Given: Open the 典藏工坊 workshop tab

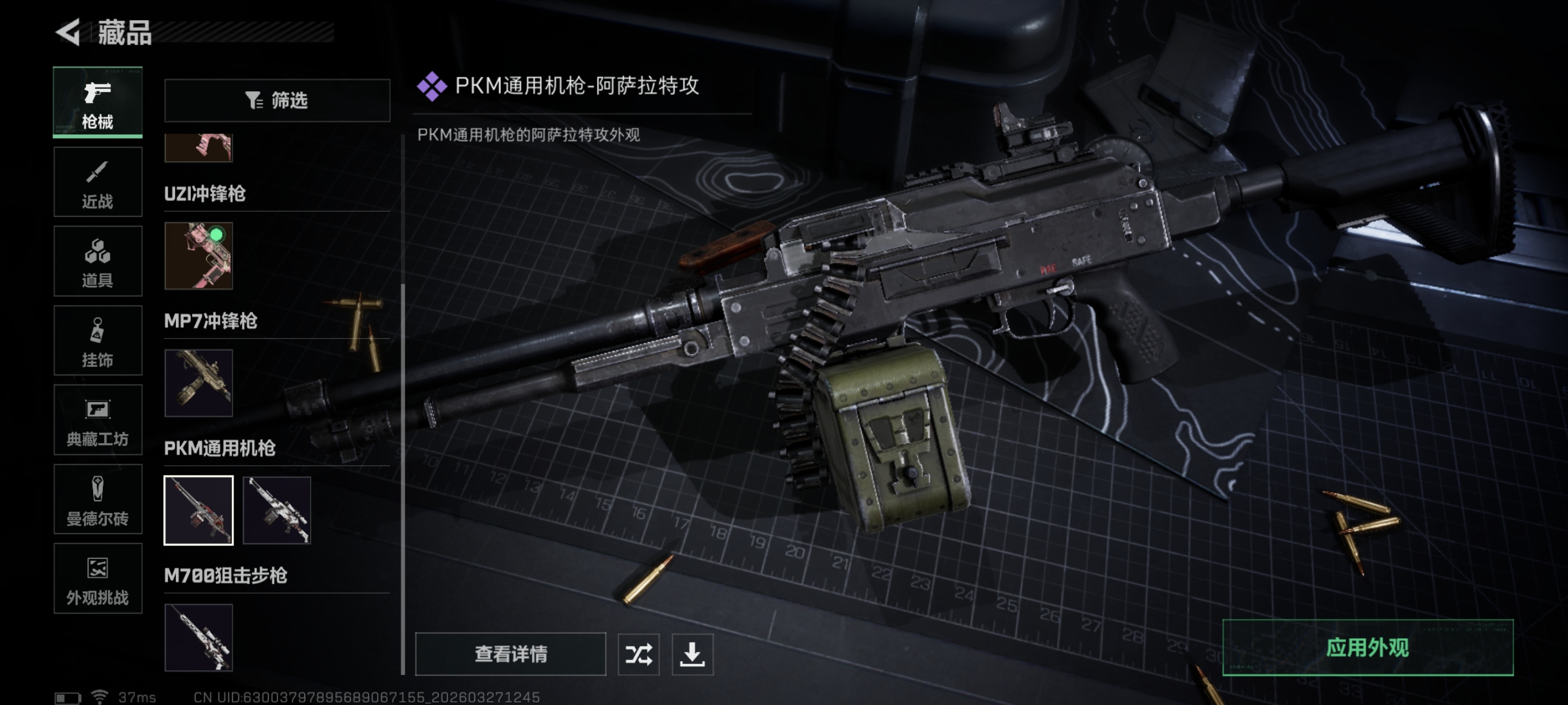Looking at the screenshot, I should [97, 420].
